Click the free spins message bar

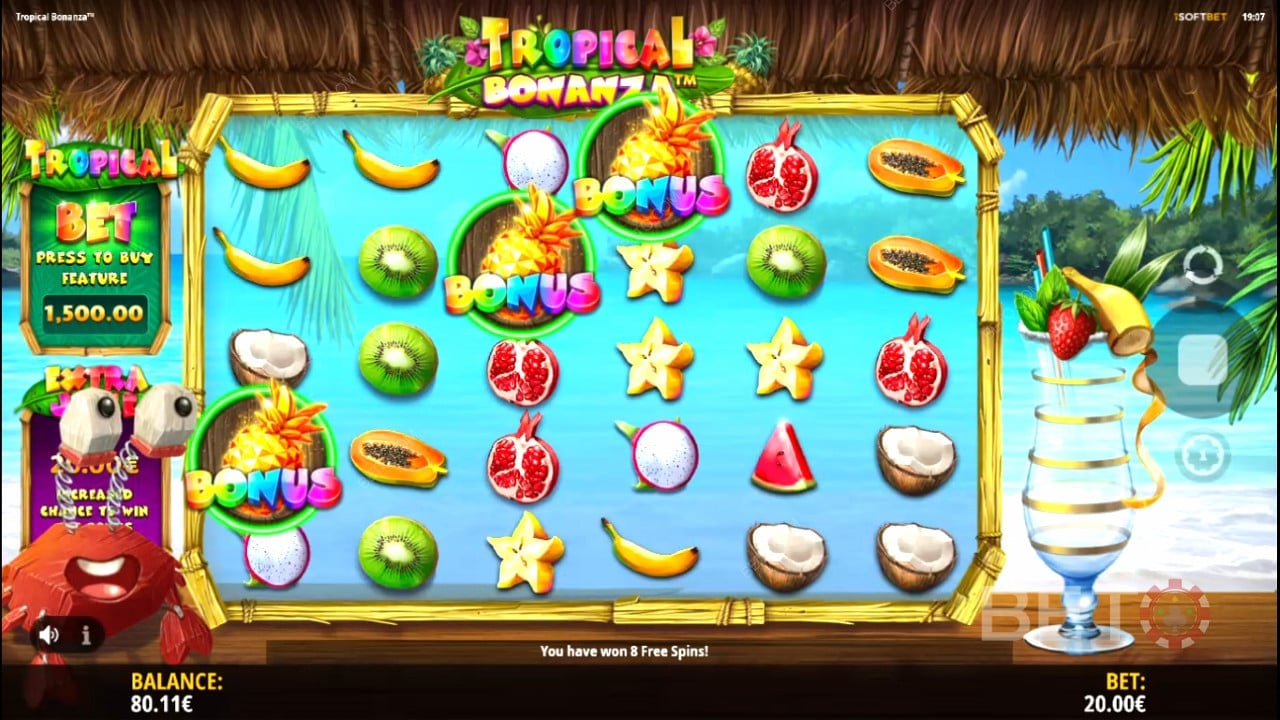click(x=625, y=650)
